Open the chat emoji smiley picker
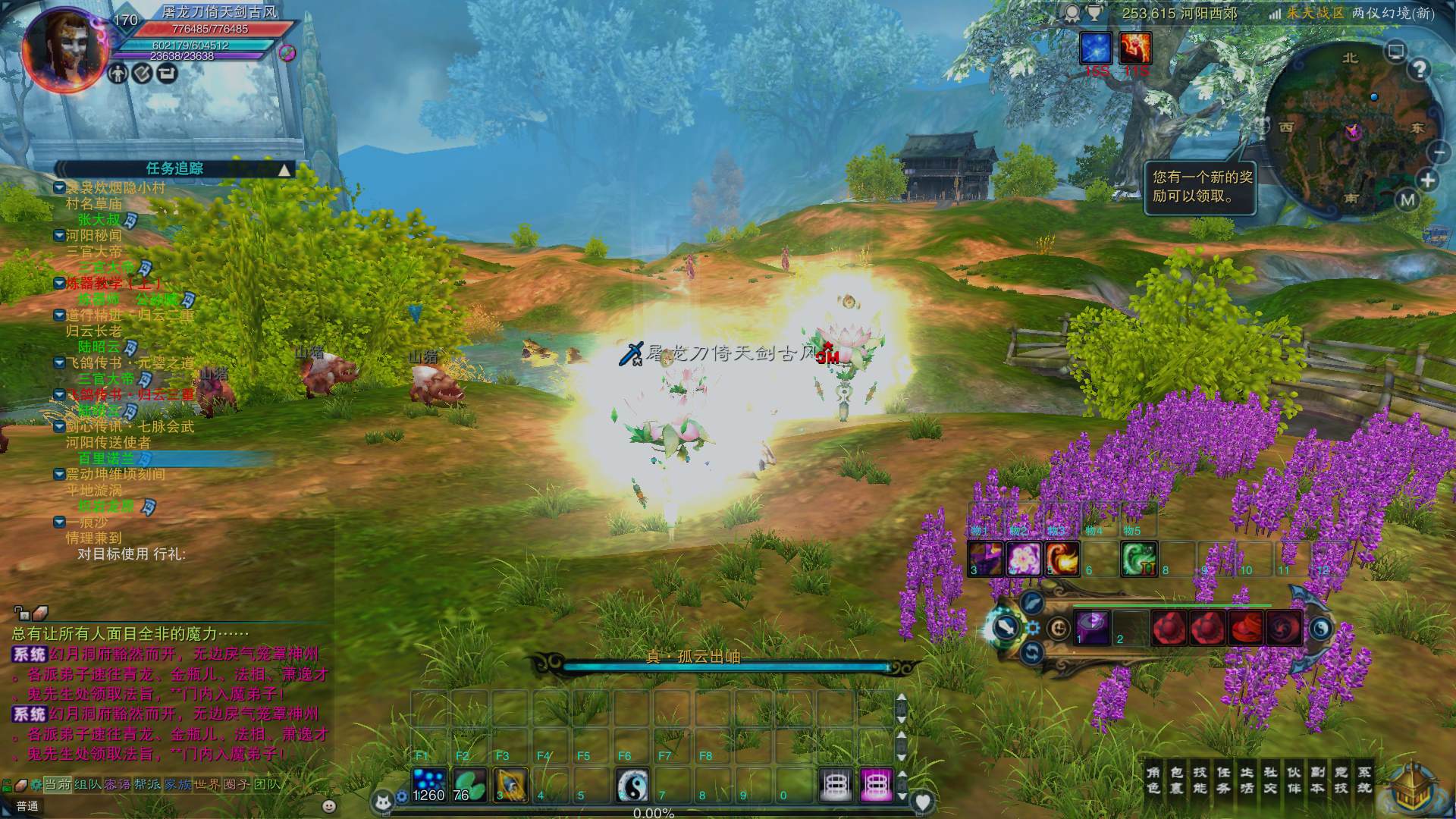The width and height of the screenshot is (1456, 819). (328, 806)
